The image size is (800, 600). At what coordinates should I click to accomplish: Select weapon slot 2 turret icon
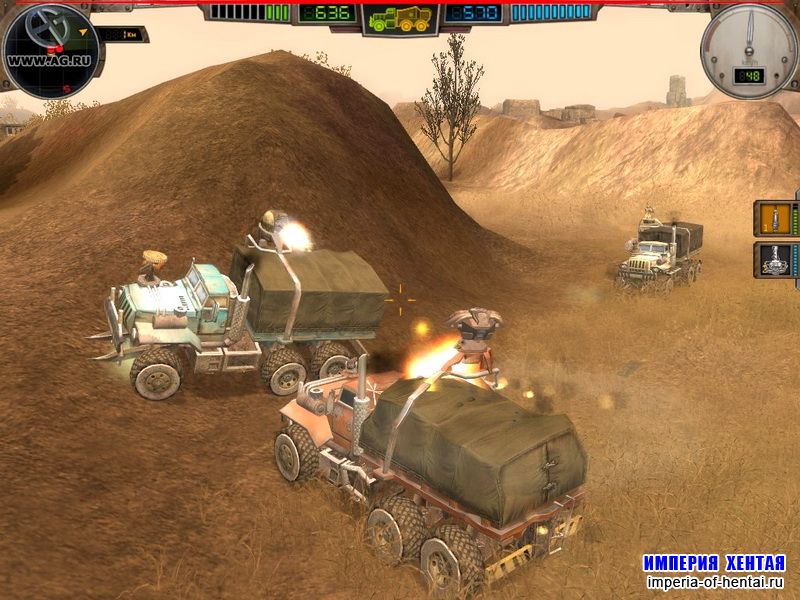(772, 262)
